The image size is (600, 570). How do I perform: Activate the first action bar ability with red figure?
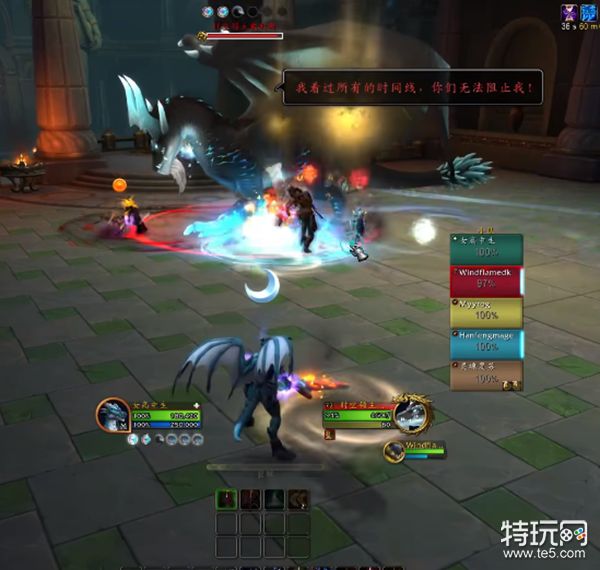point(228,499)
